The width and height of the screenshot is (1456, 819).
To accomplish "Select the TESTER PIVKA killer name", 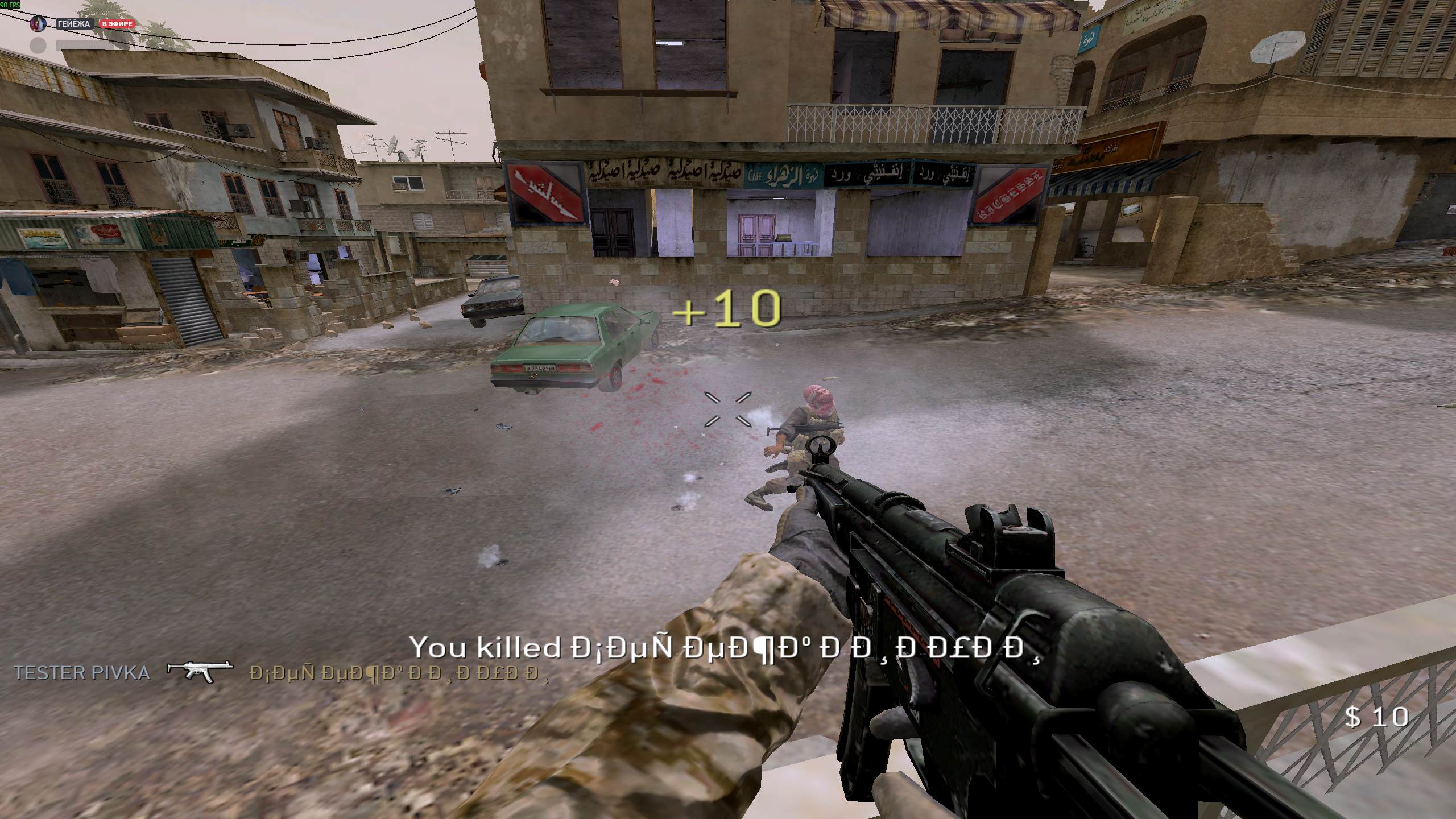I will point(82,673).
